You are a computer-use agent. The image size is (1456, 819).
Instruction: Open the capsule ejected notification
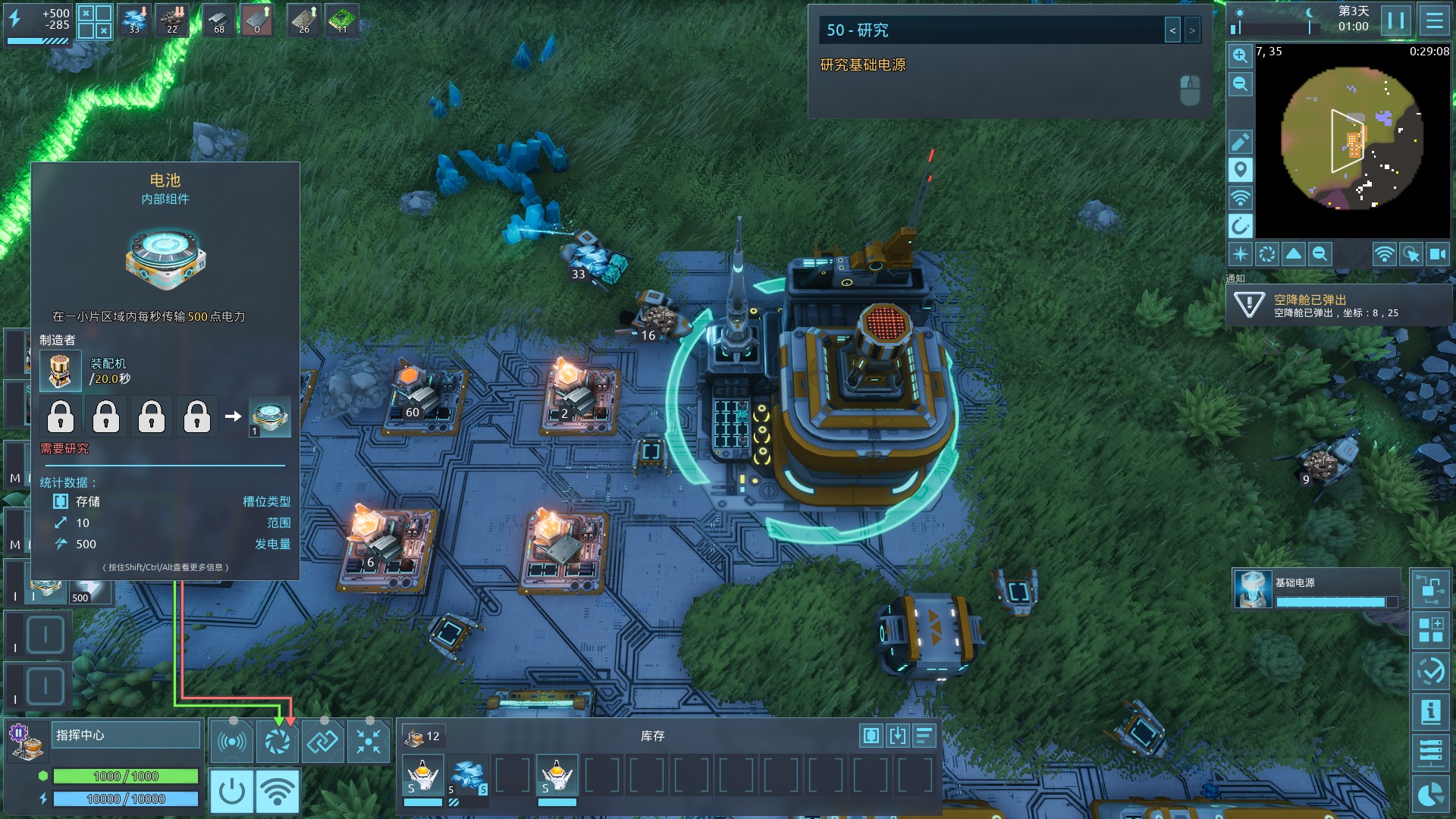point(1338,305)
